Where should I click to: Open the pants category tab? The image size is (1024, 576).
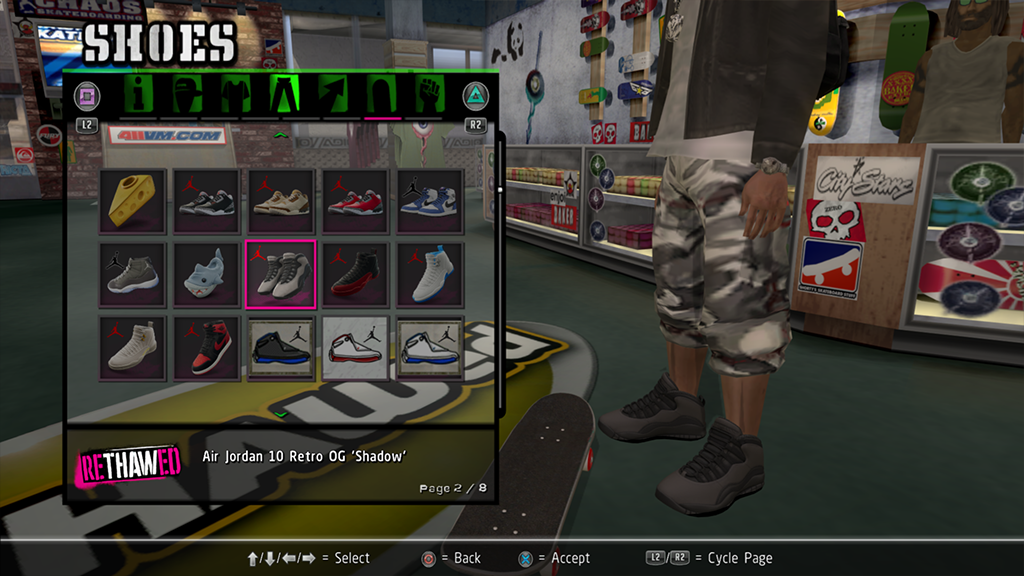pos(285,96)
